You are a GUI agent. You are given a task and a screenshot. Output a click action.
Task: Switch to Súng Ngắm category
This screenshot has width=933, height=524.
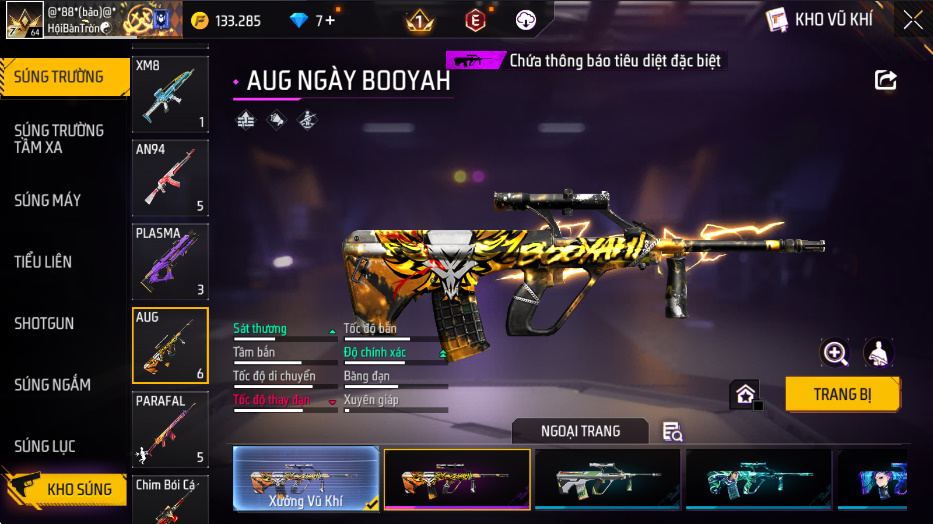coord(52,385)
